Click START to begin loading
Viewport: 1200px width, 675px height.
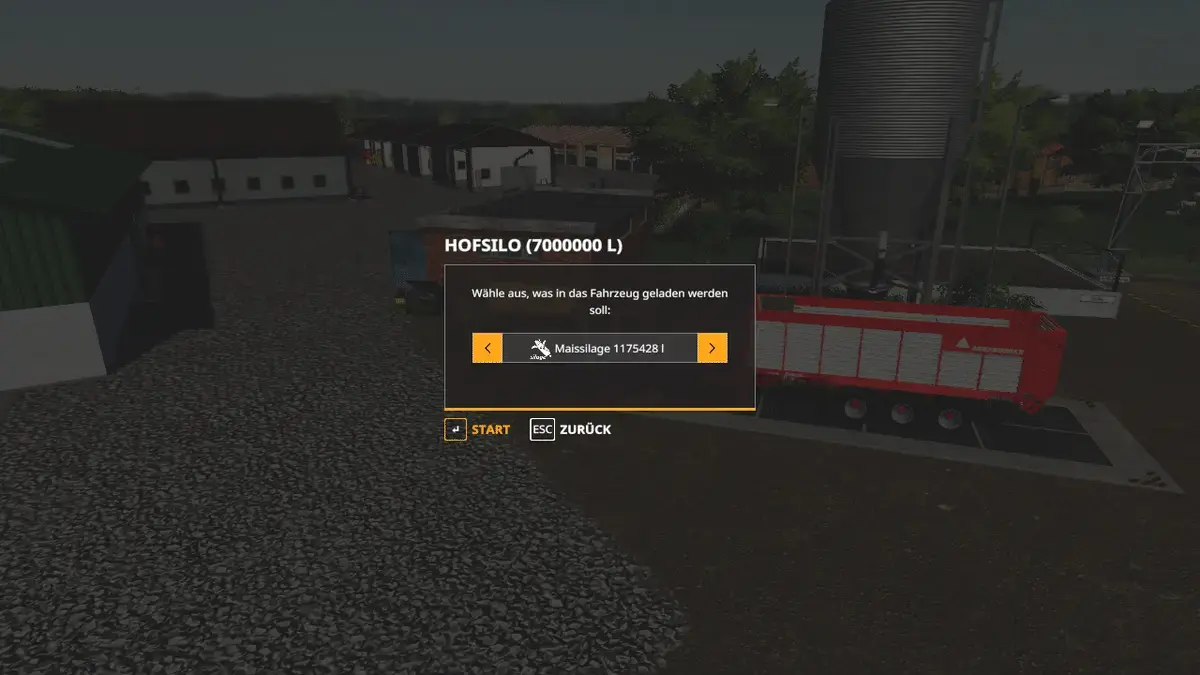[478, 430]
